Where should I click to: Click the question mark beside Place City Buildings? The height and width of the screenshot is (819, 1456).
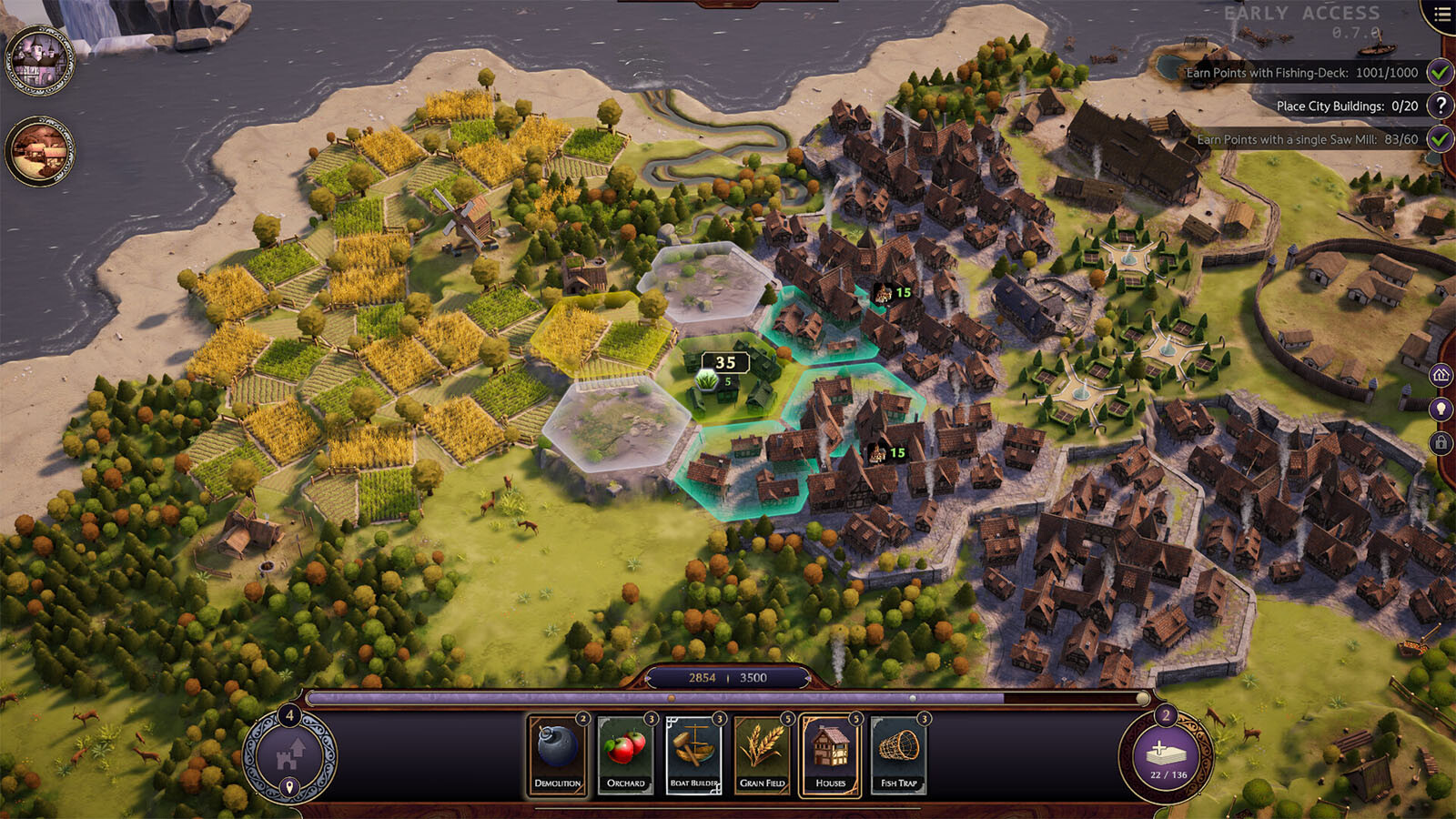[1440, 106]
